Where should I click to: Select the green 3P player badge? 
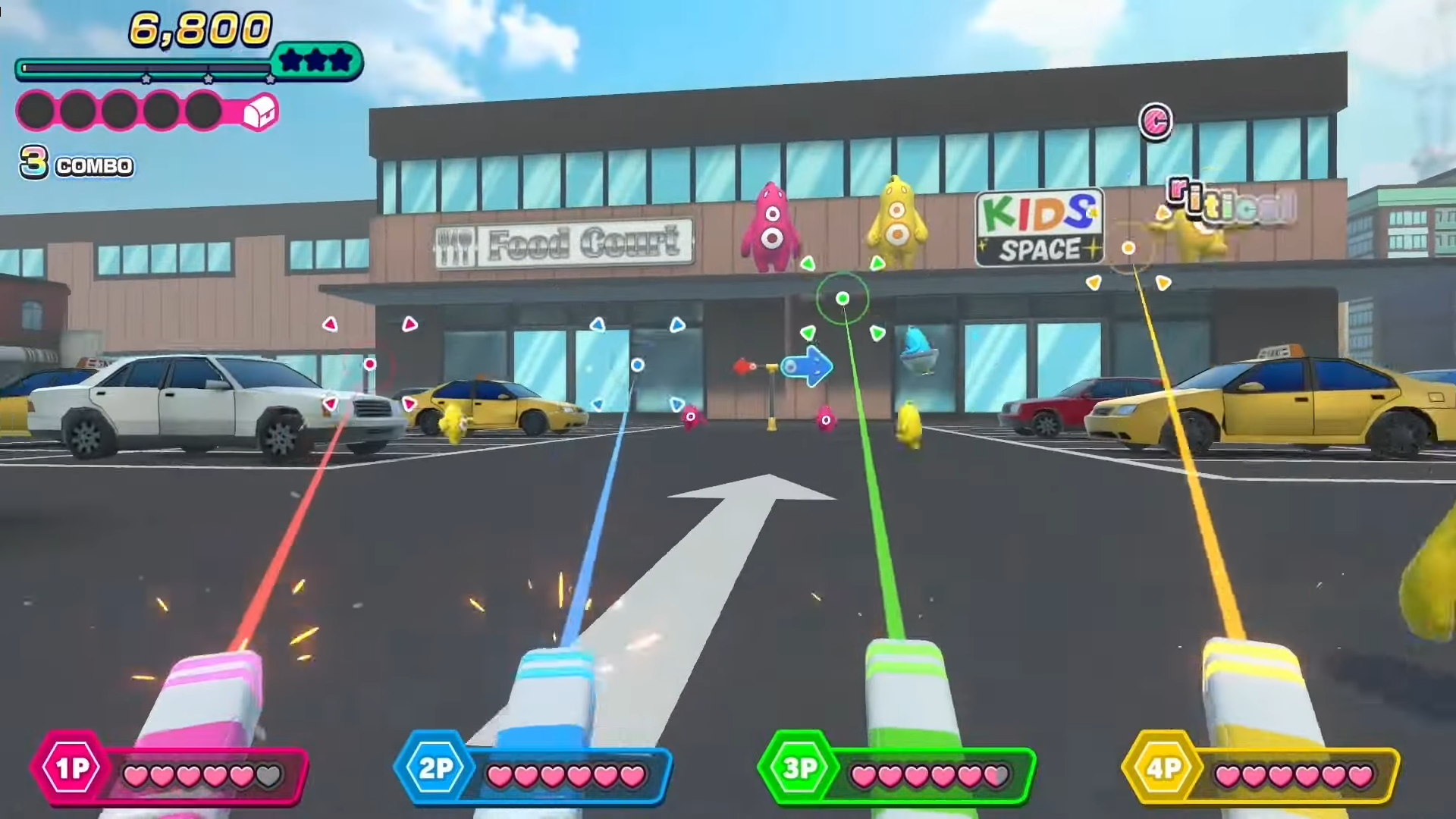tap(799, 769)
